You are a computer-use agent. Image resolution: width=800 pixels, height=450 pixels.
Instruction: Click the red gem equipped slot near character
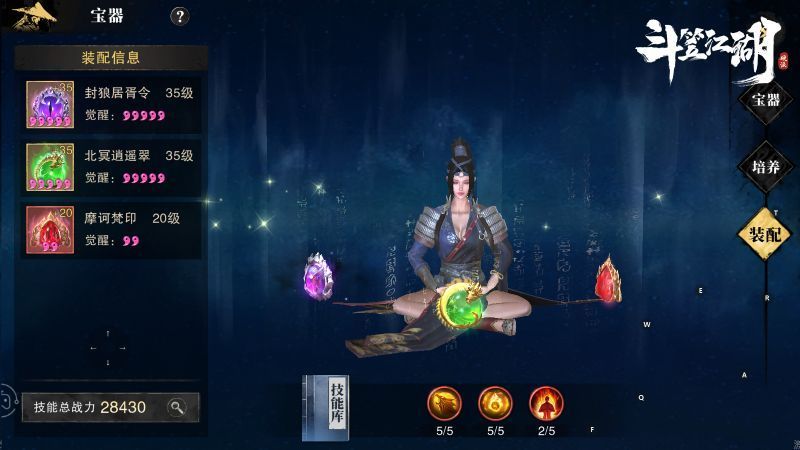(607, 280)
